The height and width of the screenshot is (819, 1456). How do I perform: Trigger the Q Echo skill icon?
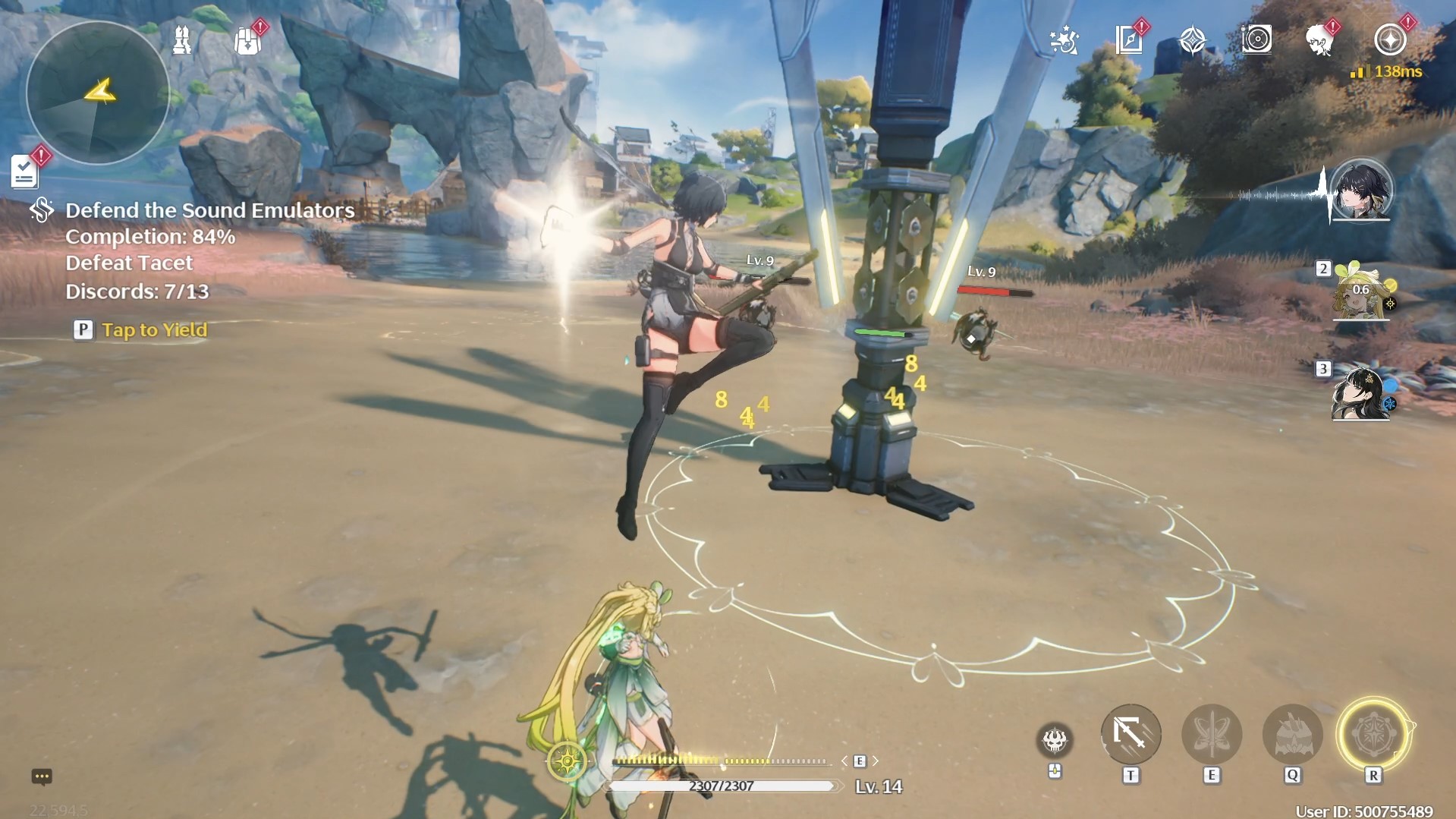coord(1292,734)
